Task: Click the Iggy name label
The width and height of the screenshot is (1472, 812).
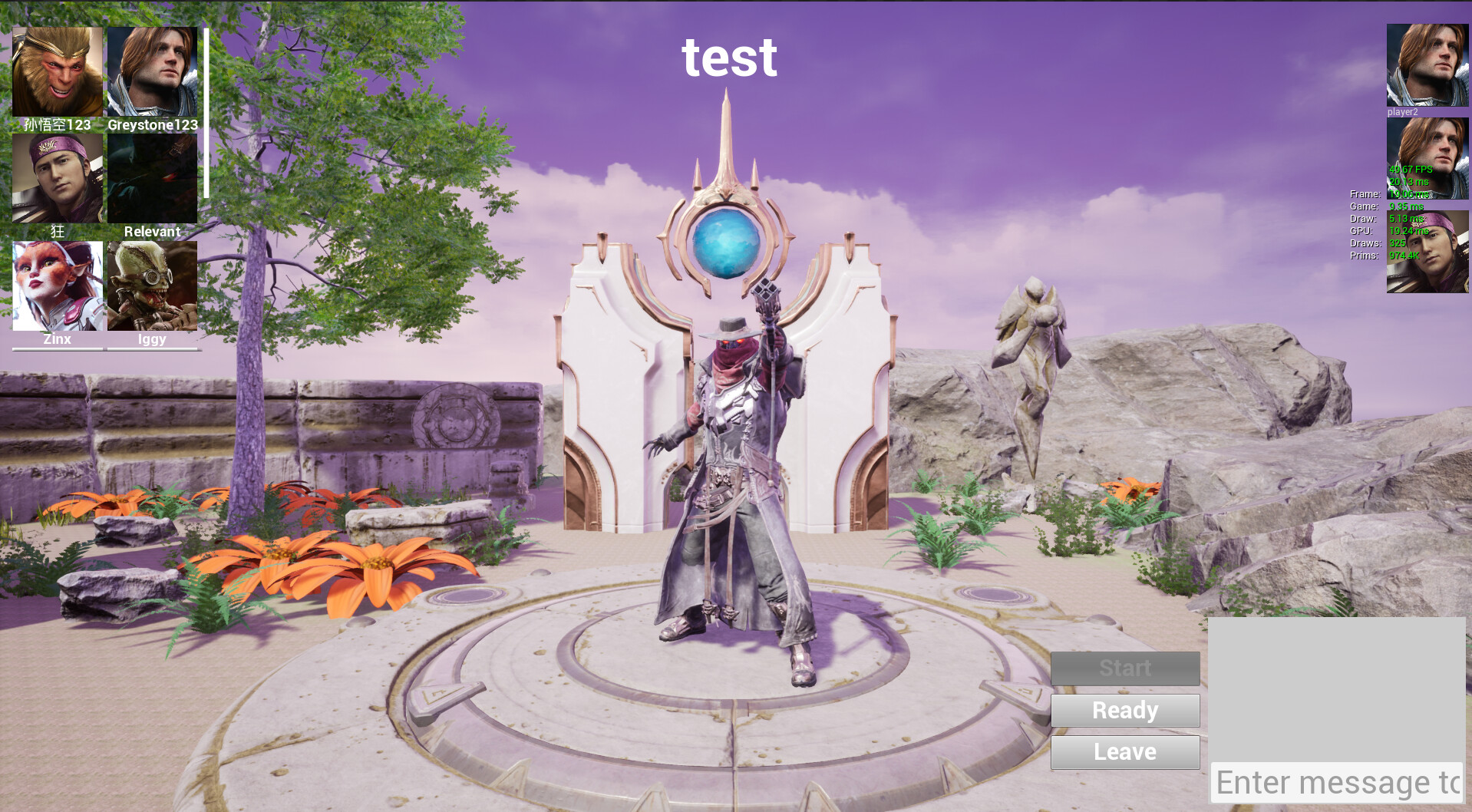Action: [x=152, y=338]
